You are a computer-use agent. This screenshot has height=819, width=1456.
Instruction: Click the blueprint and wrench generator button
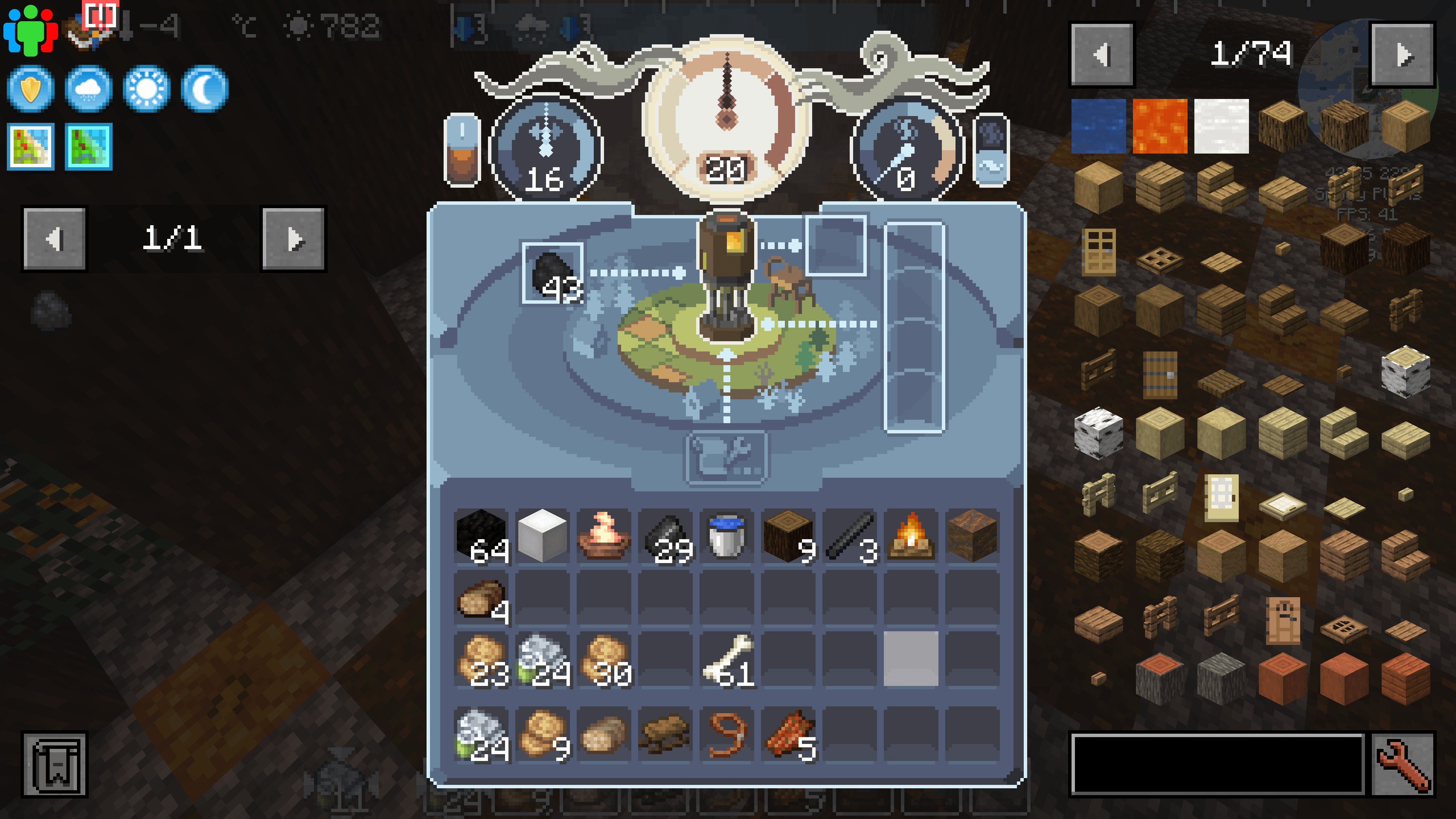click(726, 457)
